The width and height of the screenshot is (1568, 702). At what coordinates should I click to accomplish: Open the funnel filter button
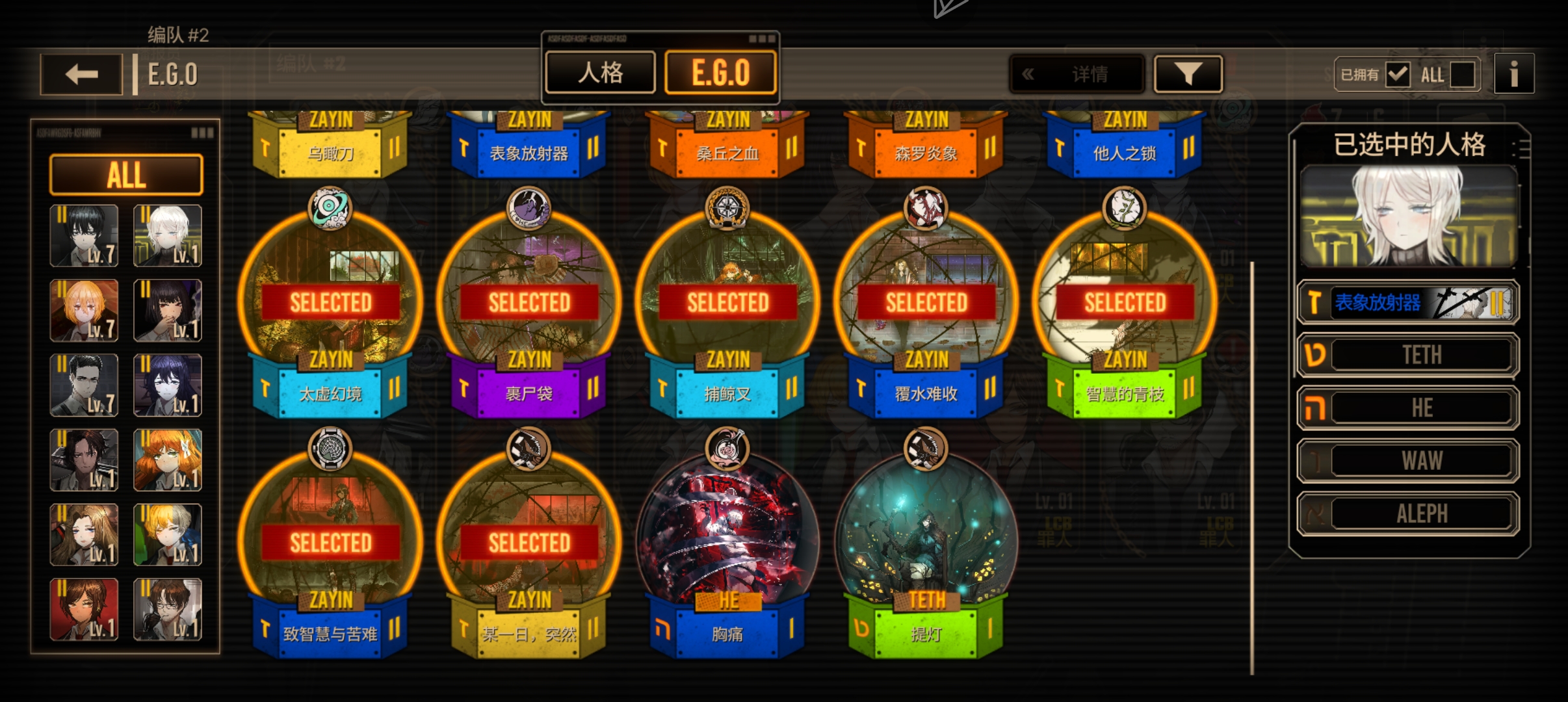(x=1188, y=74)
